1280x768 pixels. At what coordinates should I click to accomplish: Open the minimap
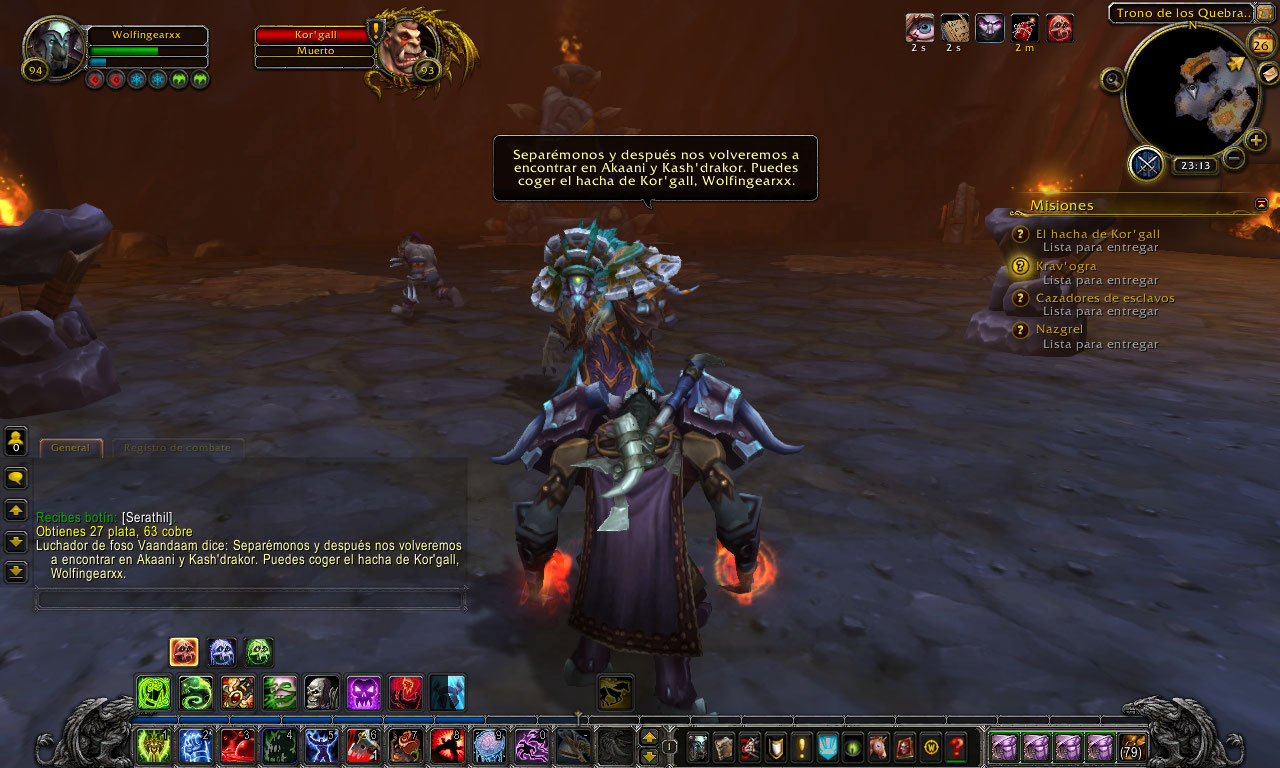pyautogui.click(x=1192, y=91)
